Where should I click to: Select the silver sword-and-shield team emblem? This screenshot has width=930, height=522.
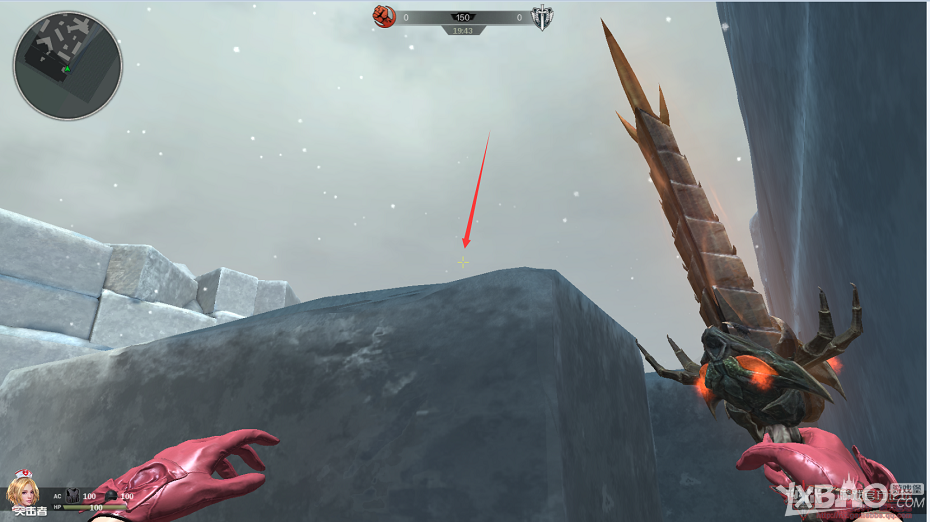[542, 17]
